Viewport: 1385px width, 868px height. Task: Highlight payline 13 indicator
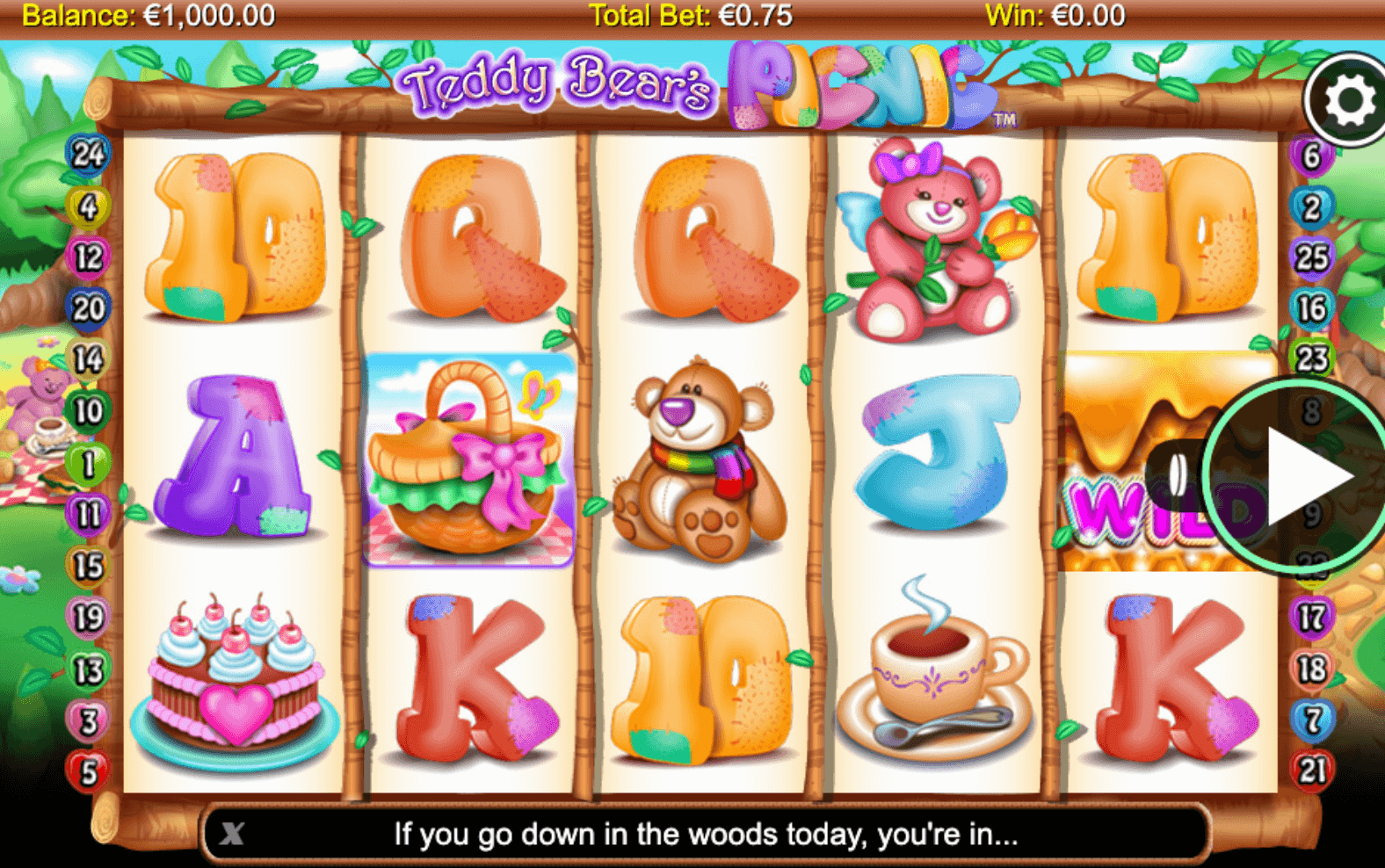88,670
